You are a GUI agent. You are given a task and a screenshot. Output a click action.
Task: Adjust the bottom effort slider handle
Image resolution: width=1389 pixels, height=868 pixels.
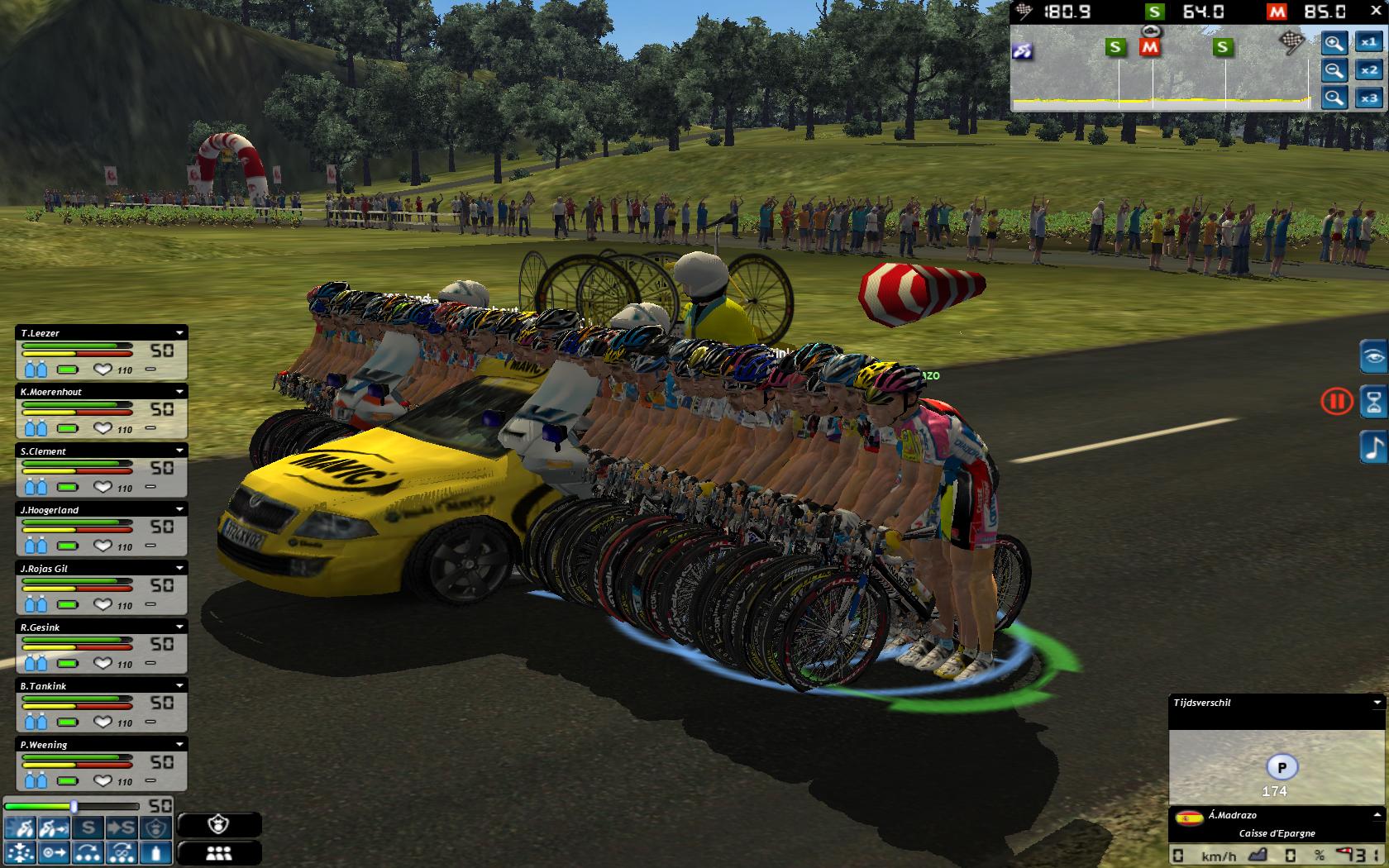pos(74,806)
